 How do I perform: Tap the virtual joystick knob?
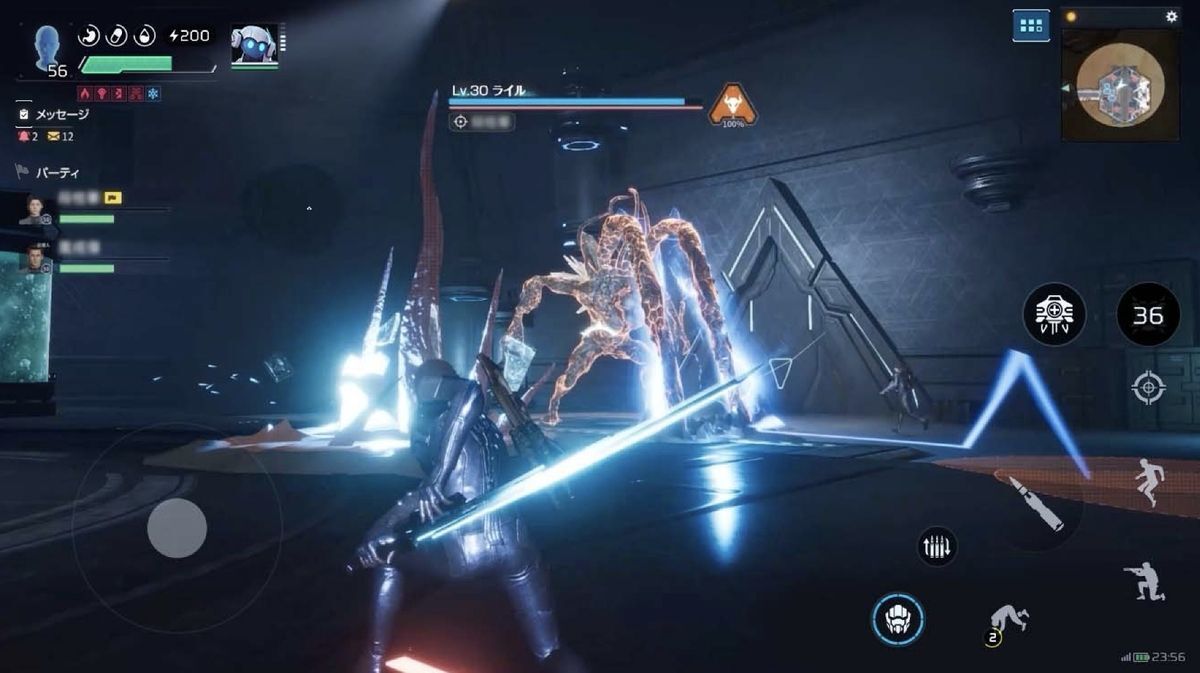pos(177,527)
